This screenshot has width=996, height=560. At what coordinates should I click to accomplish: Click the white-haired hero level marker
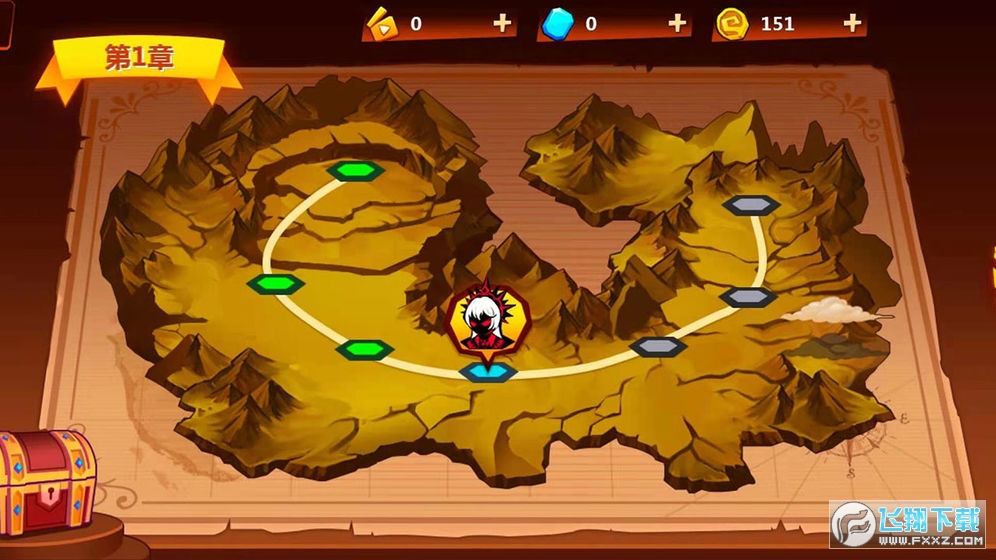484,320
